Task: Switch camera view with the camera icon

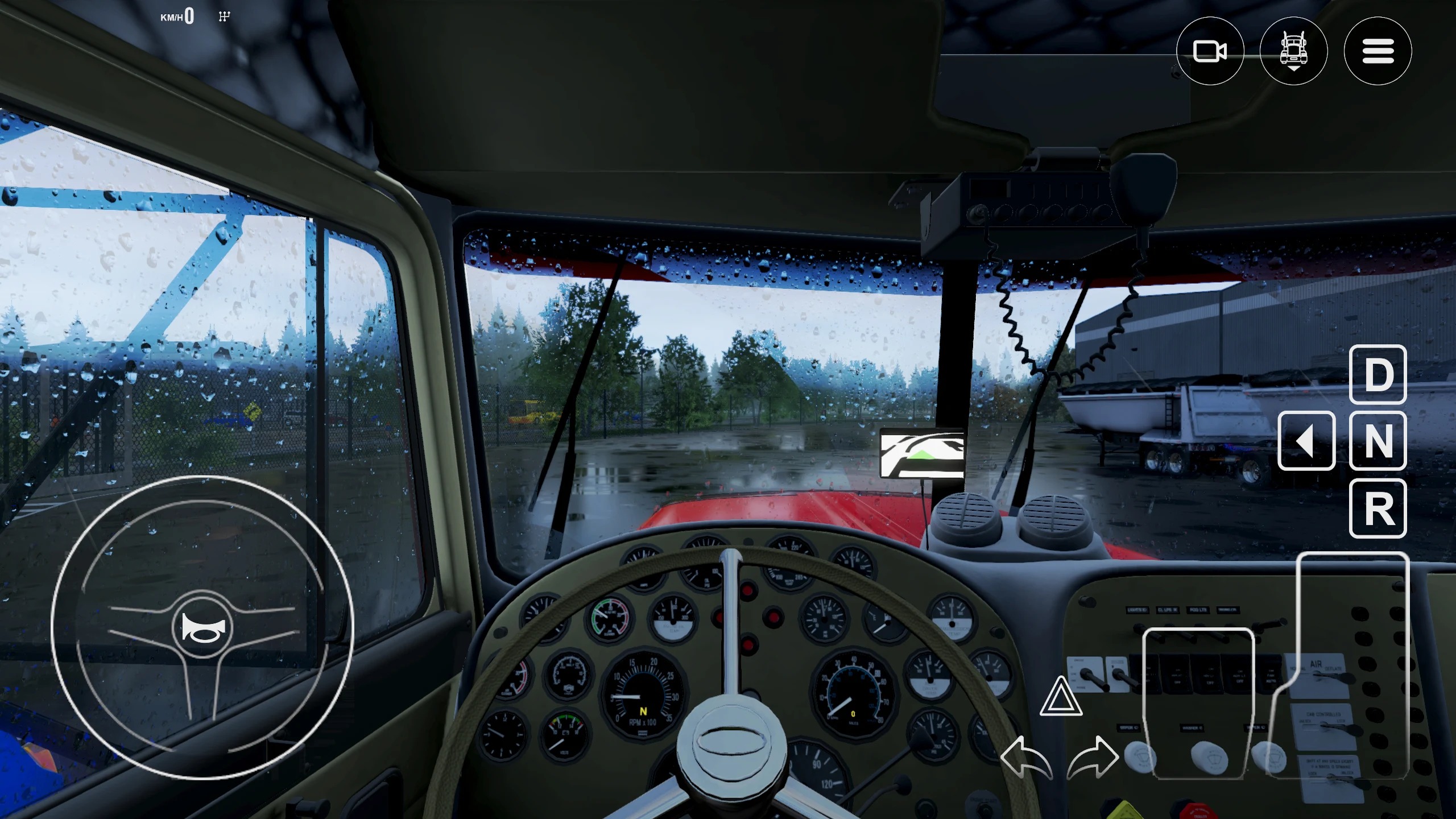Action: click(1212, 51)
